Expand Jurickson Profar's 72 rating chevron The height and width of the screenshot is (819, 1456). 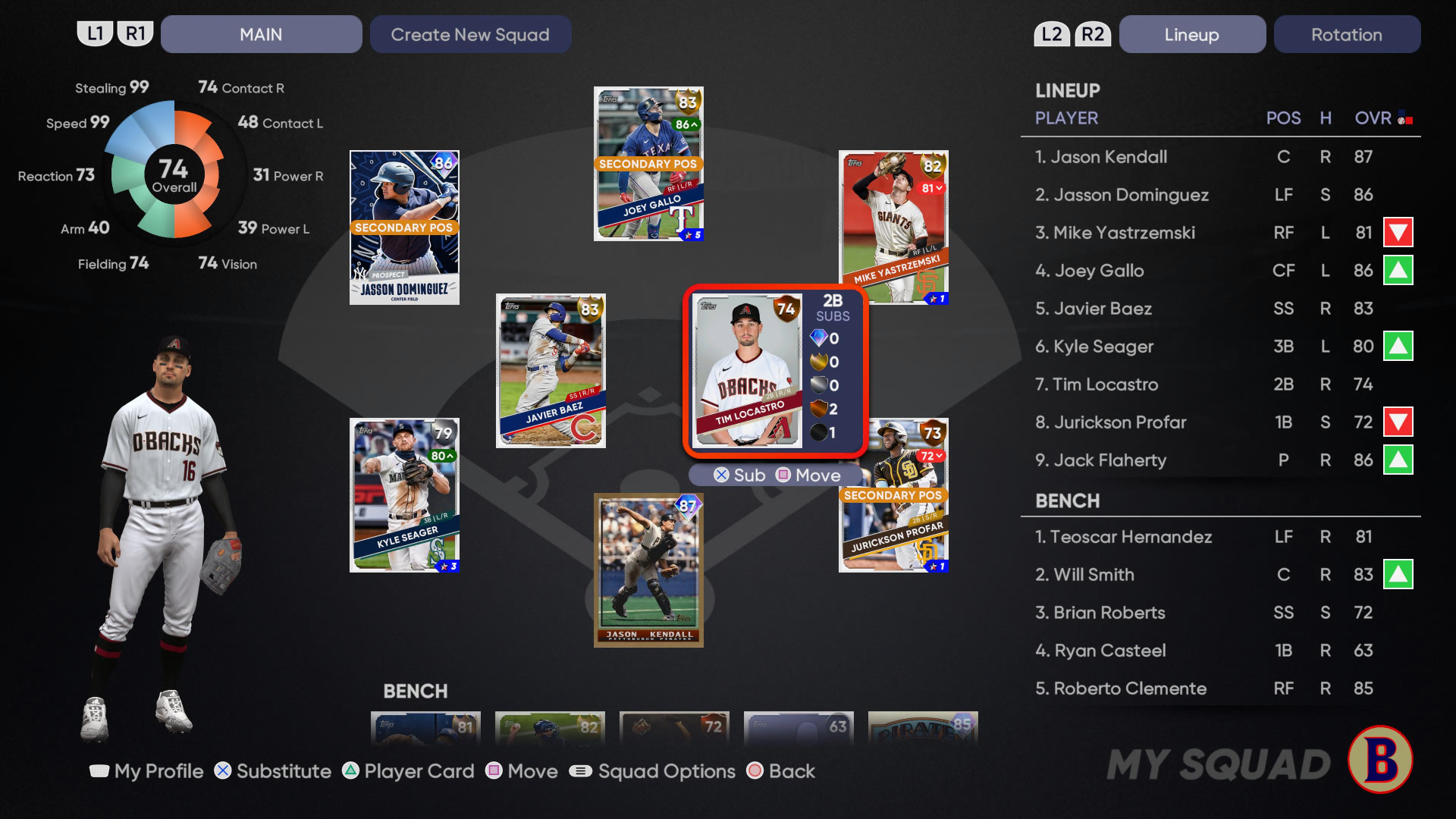pyautogui.click(x=930, y=456)
